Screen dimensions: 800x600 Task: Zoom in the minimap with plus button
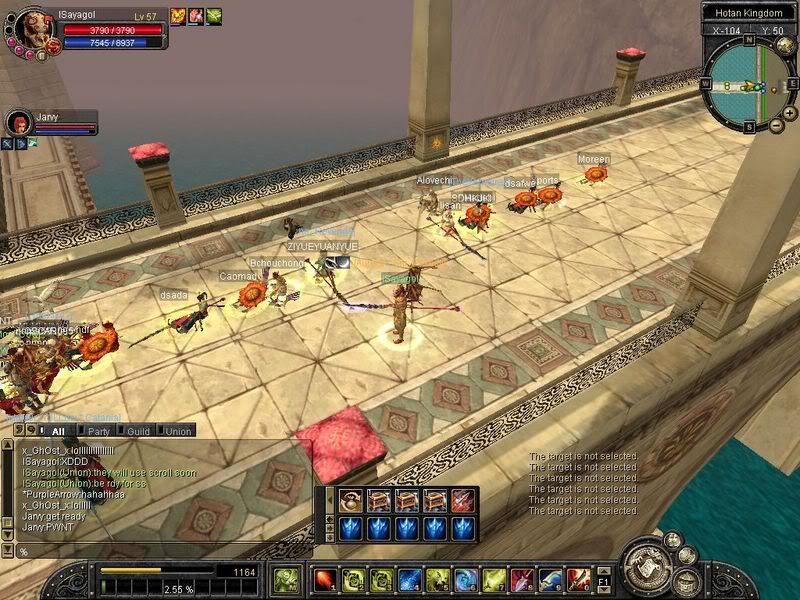(790, 114)
